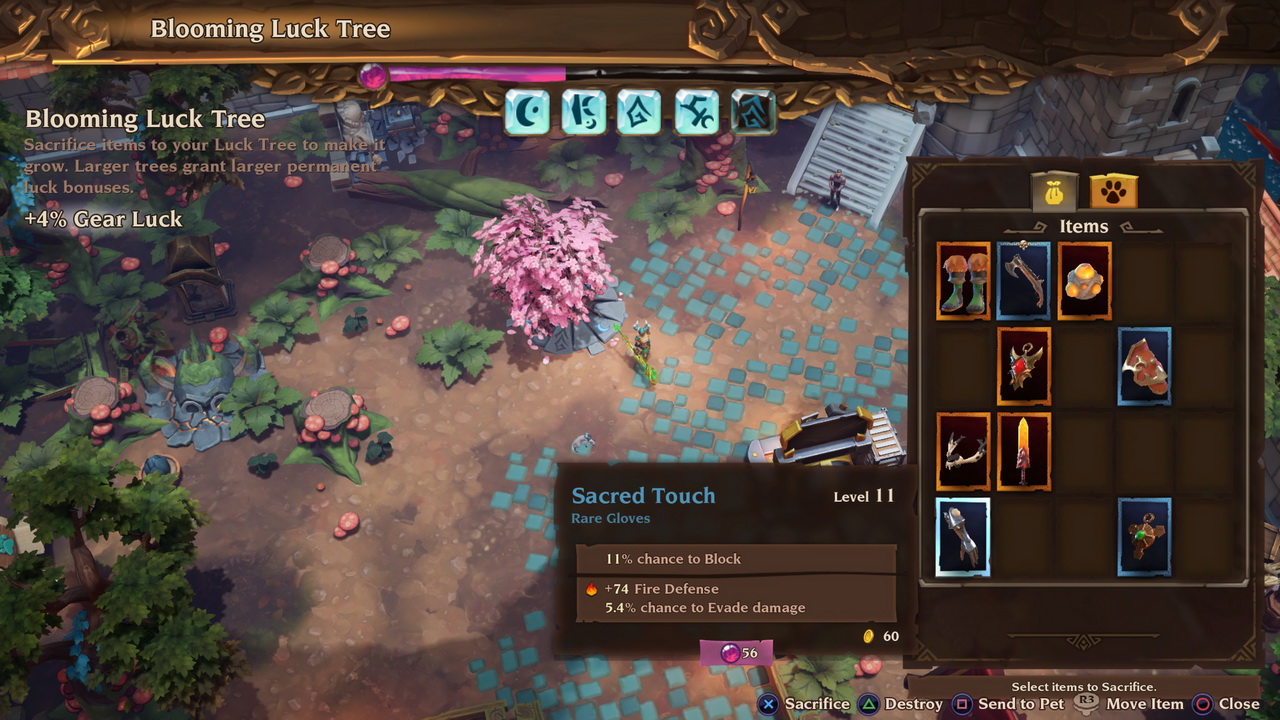Open the yellow bag items tab
Screen dimensions: 1280x720
click(x=1054, y=190)
